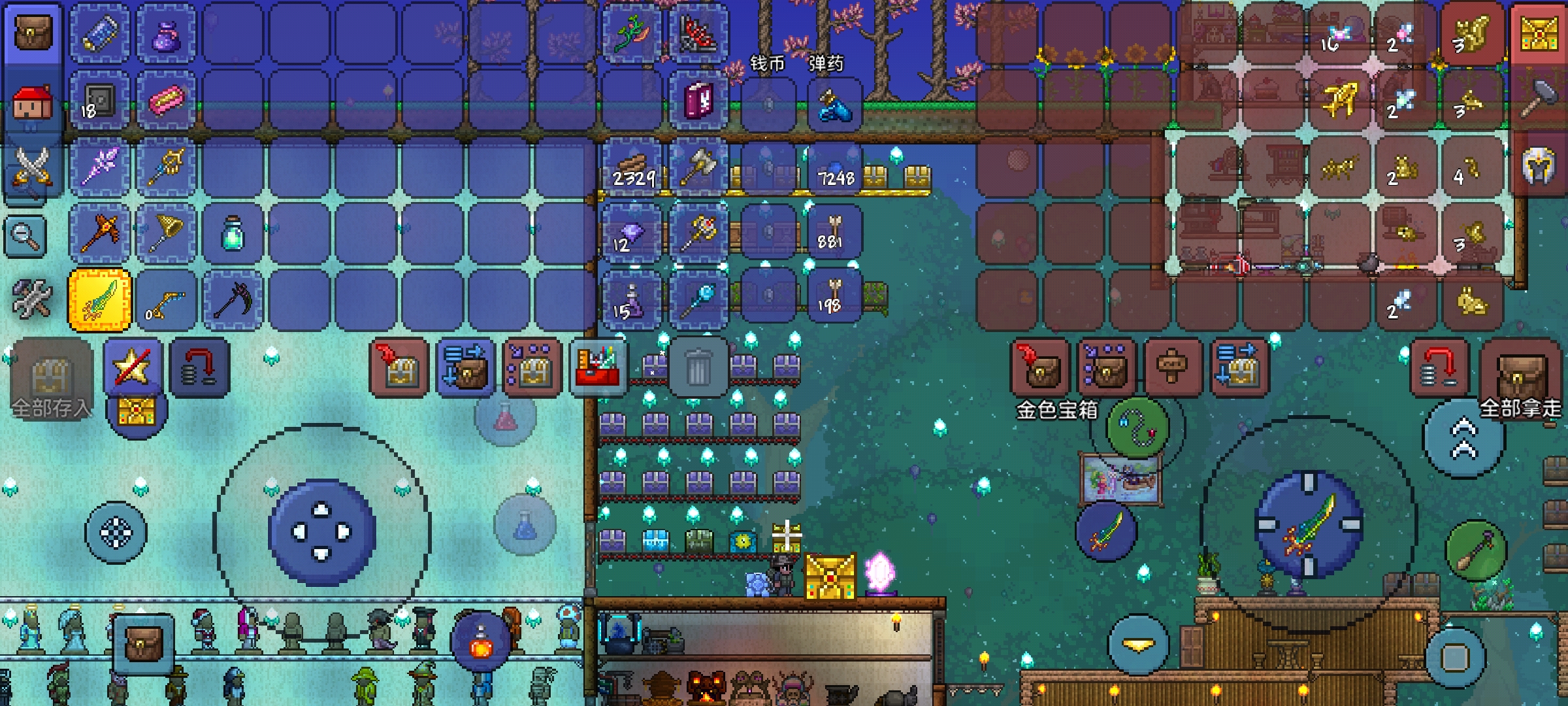This screenshot has height=706, width=1568.
Task: Toggle the crossed swords PvP icon
Action: (31, 167)
